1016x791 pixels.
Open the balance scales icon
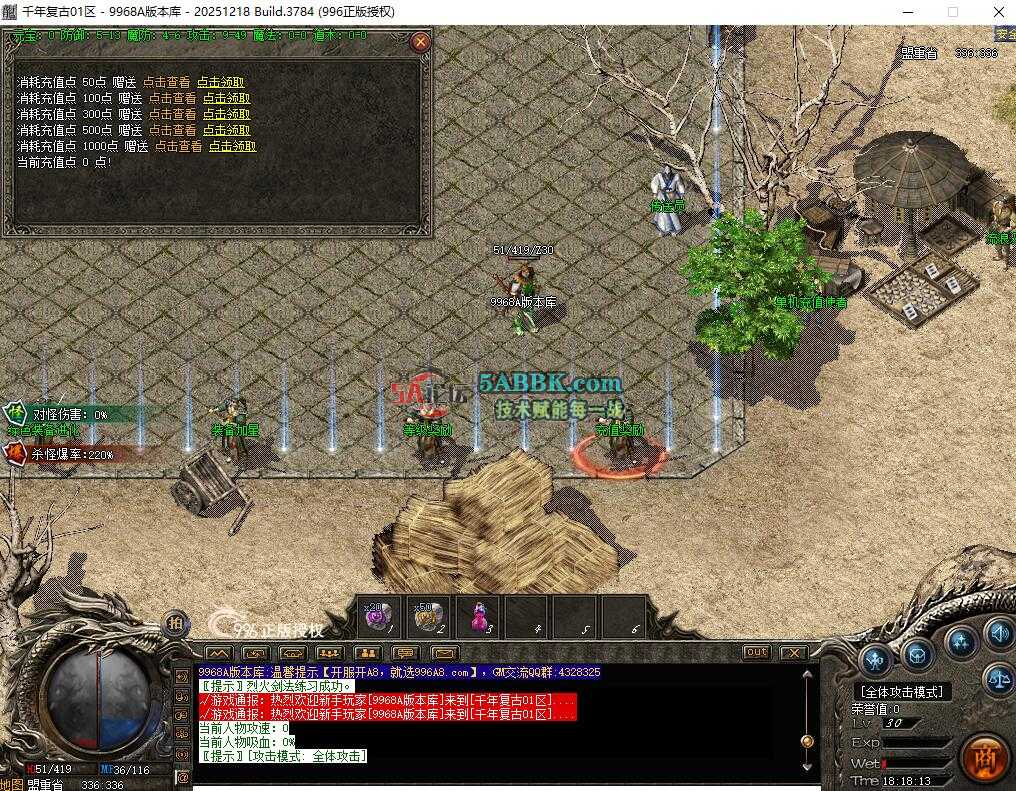click(998, 679)
